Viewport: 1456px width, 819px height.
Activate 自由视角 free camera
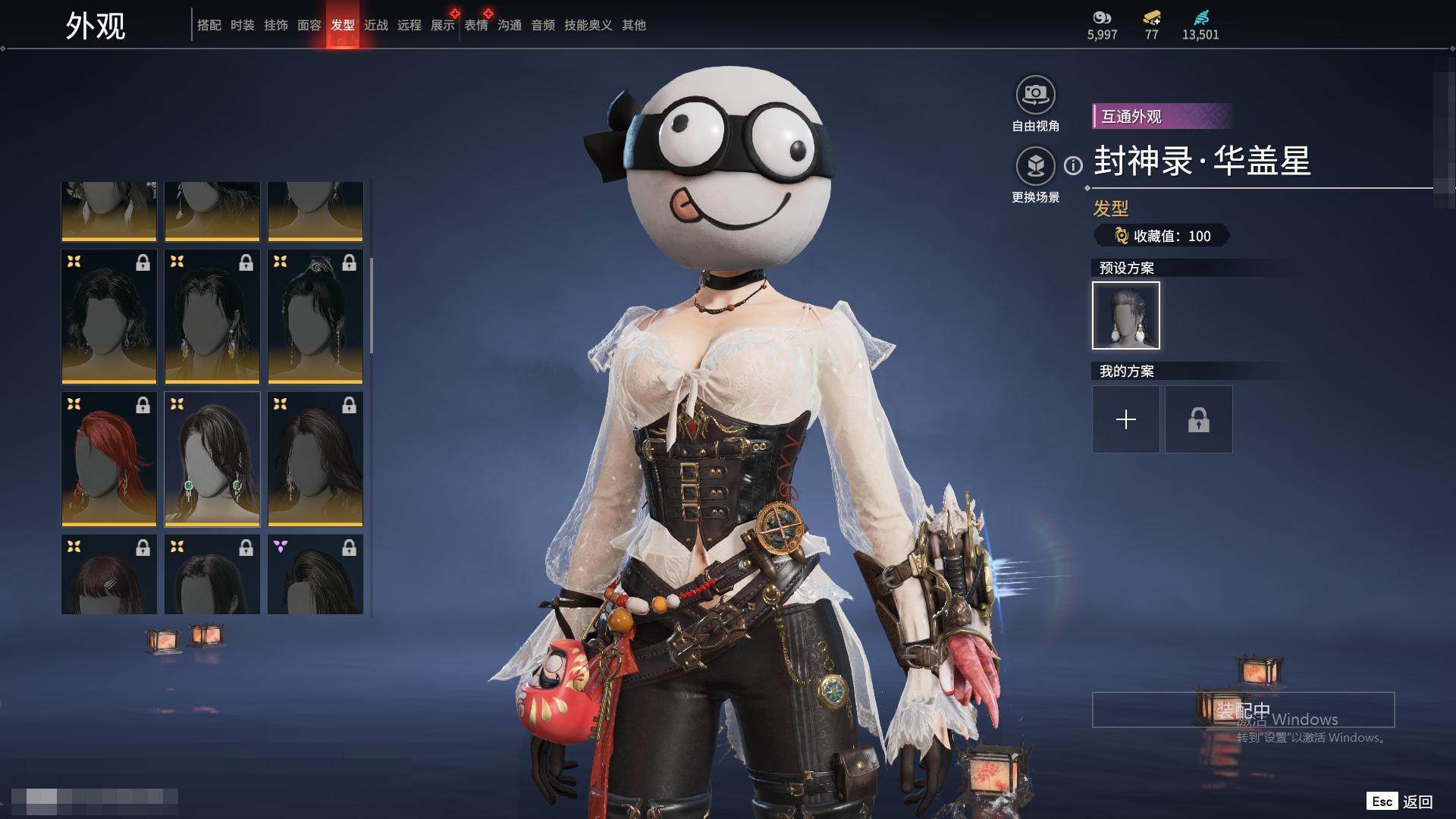click(x=1035, y=96)
